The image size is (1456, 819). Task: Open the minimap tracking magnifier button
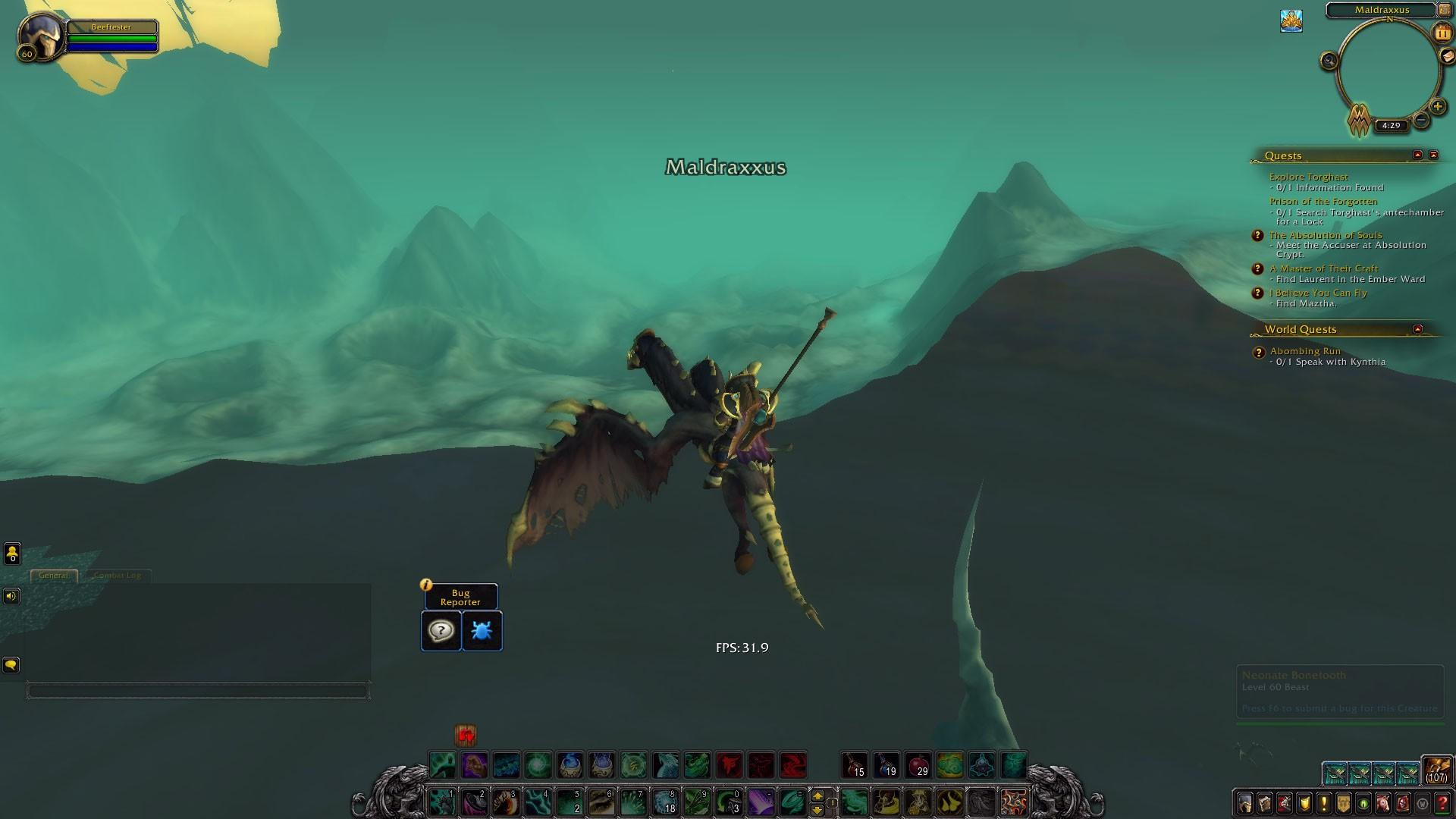(x=1329, y=61)
